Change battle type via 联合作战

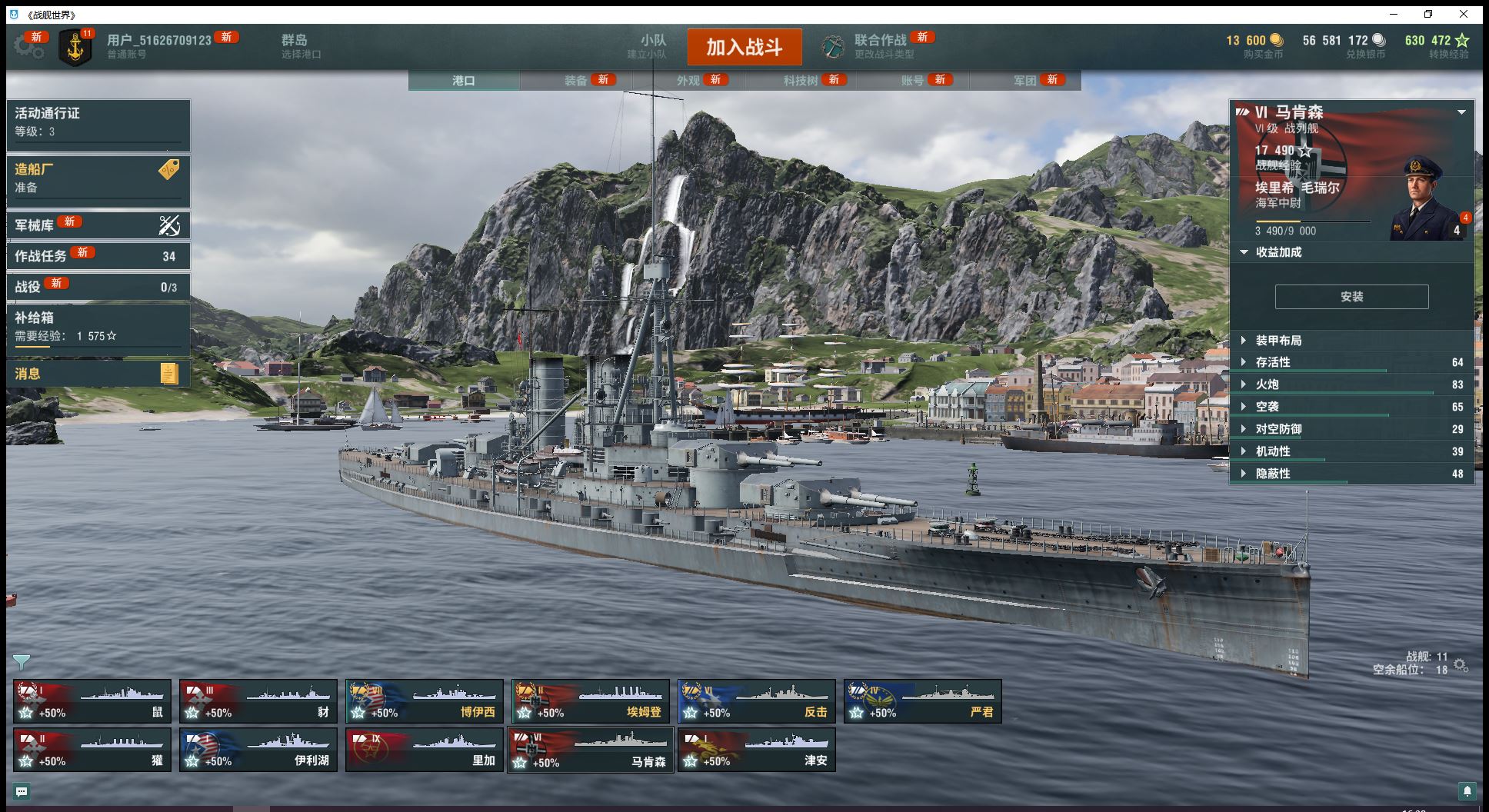tap(881, 46)
